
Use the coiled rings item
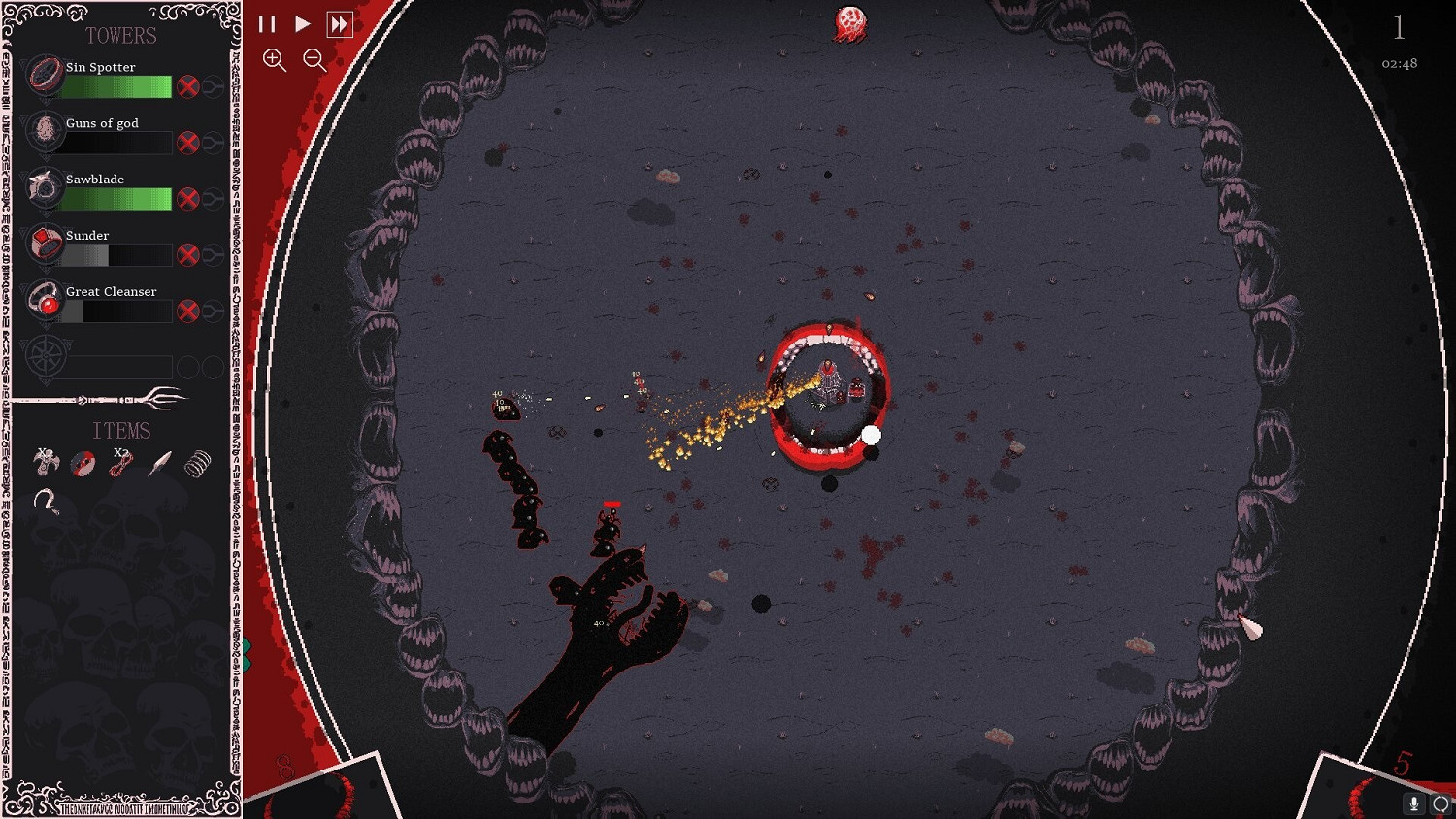195,463
